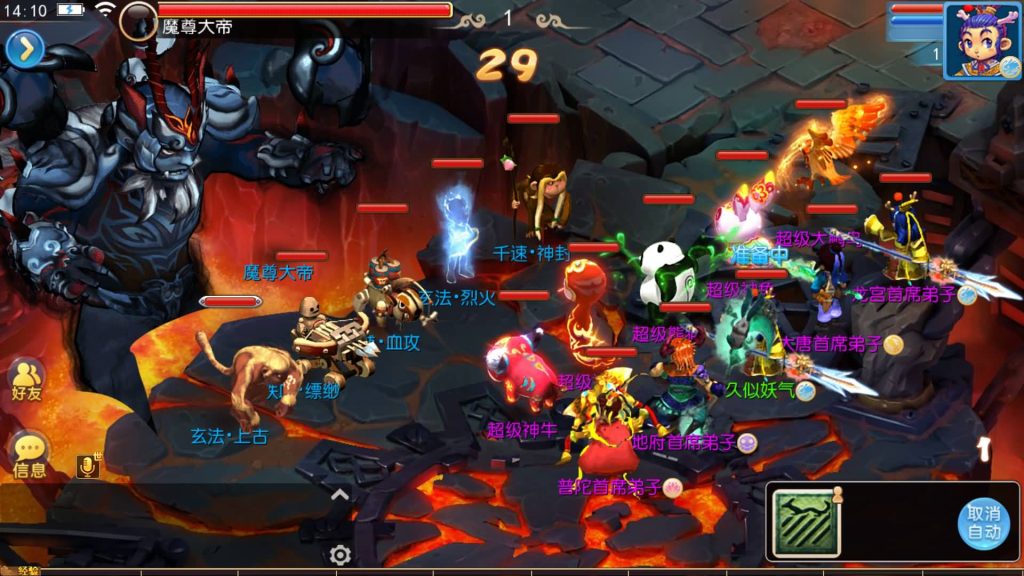Open the 信息 messages panel
Viewport: 1024px width, 576px height.
pos(29,456)
